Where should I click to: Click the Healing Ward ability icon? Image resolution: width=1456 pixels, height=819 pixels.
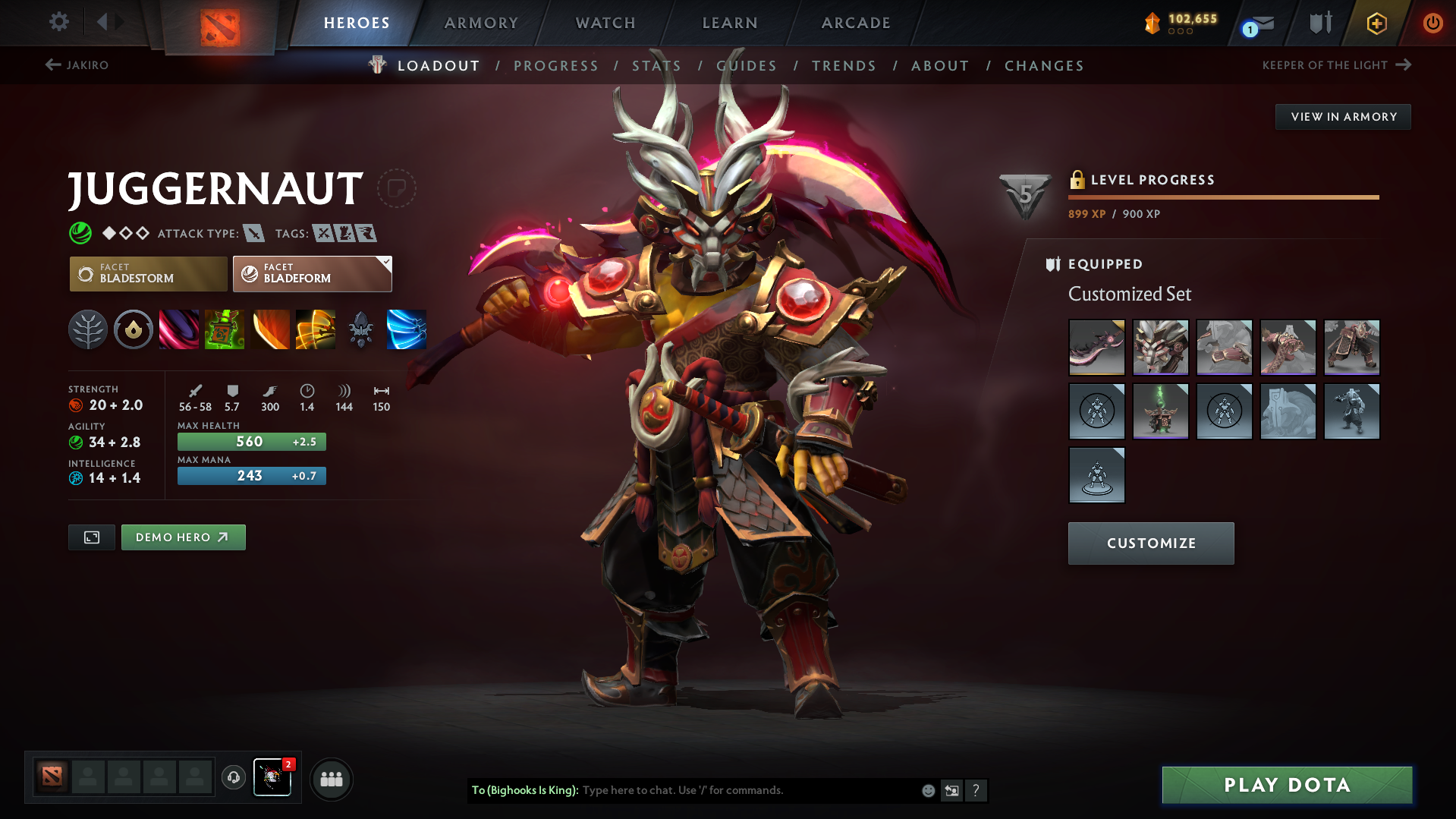pyautogui.click(x=225, y=329)
